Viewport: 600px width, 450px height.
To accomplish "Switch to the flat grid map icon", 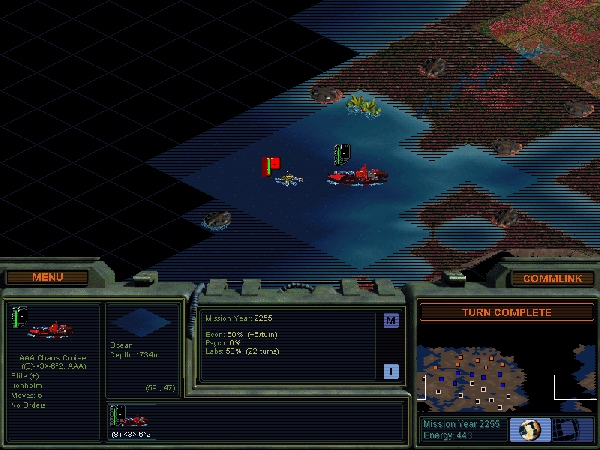I will [565, 429].
